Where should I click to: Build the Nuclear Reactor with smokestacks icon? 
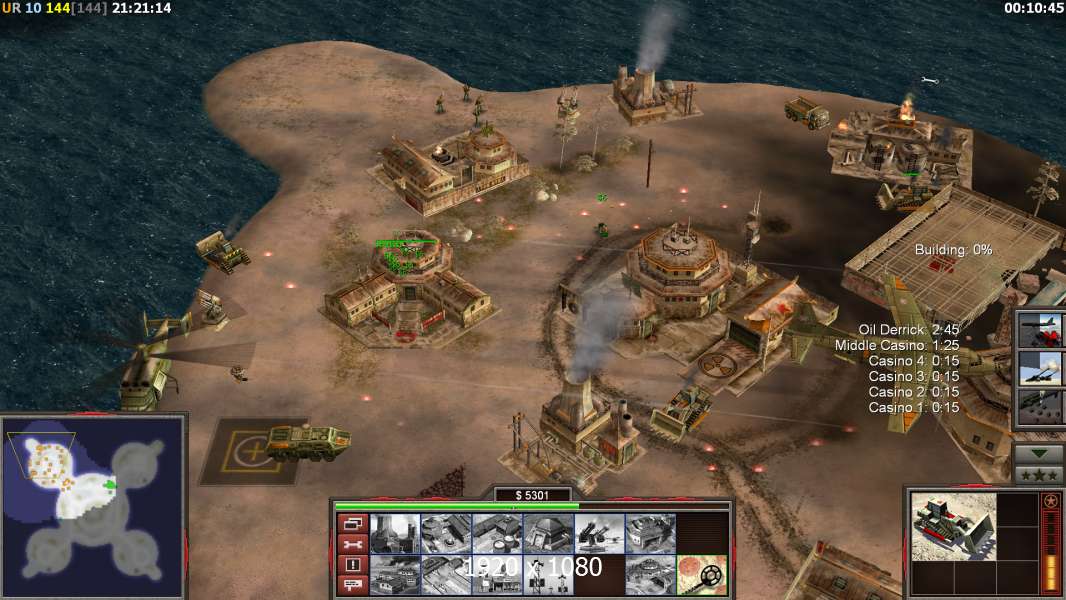coord(394,533)
